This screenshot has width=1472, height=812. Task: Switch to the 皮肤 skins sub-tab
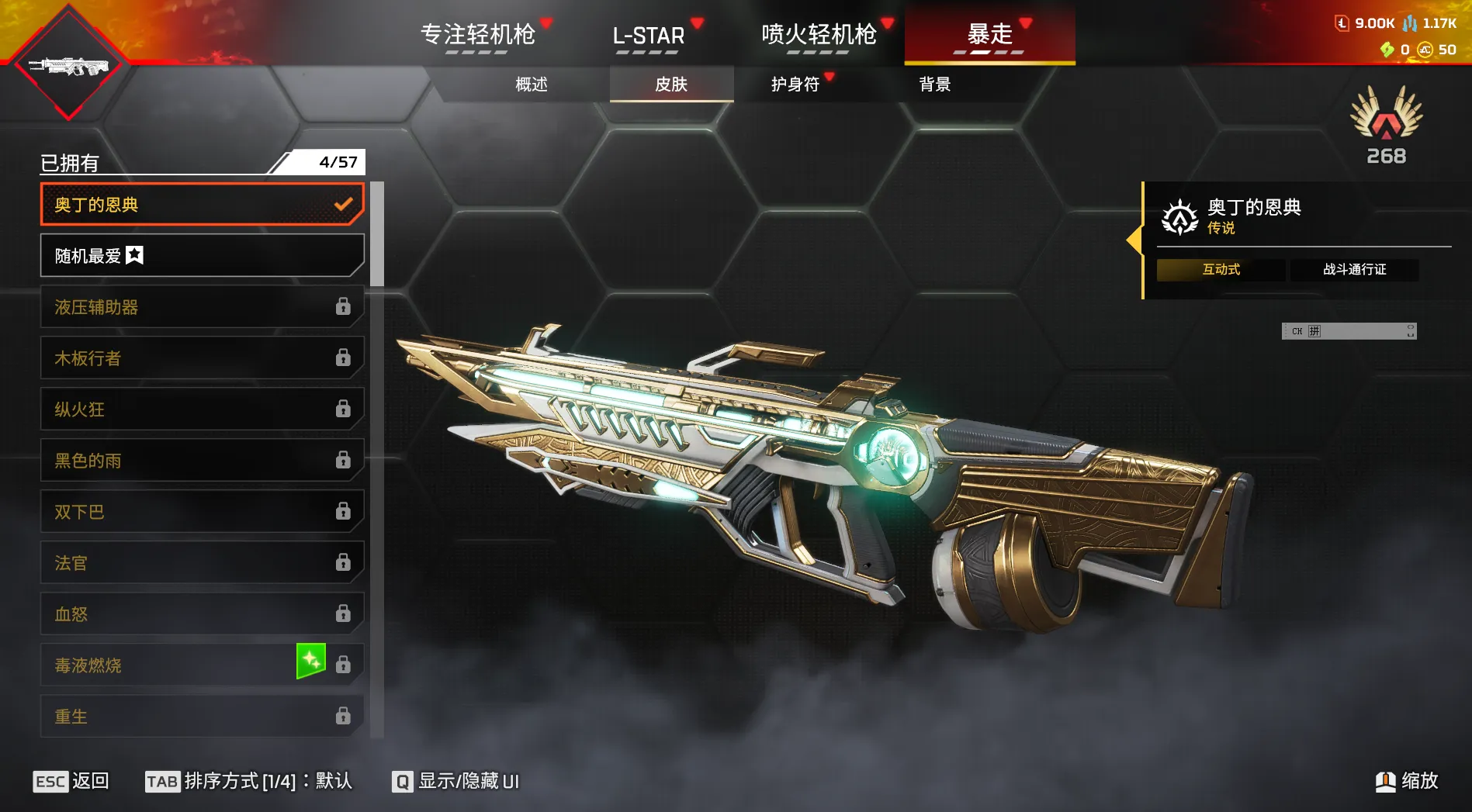(671, 85)
